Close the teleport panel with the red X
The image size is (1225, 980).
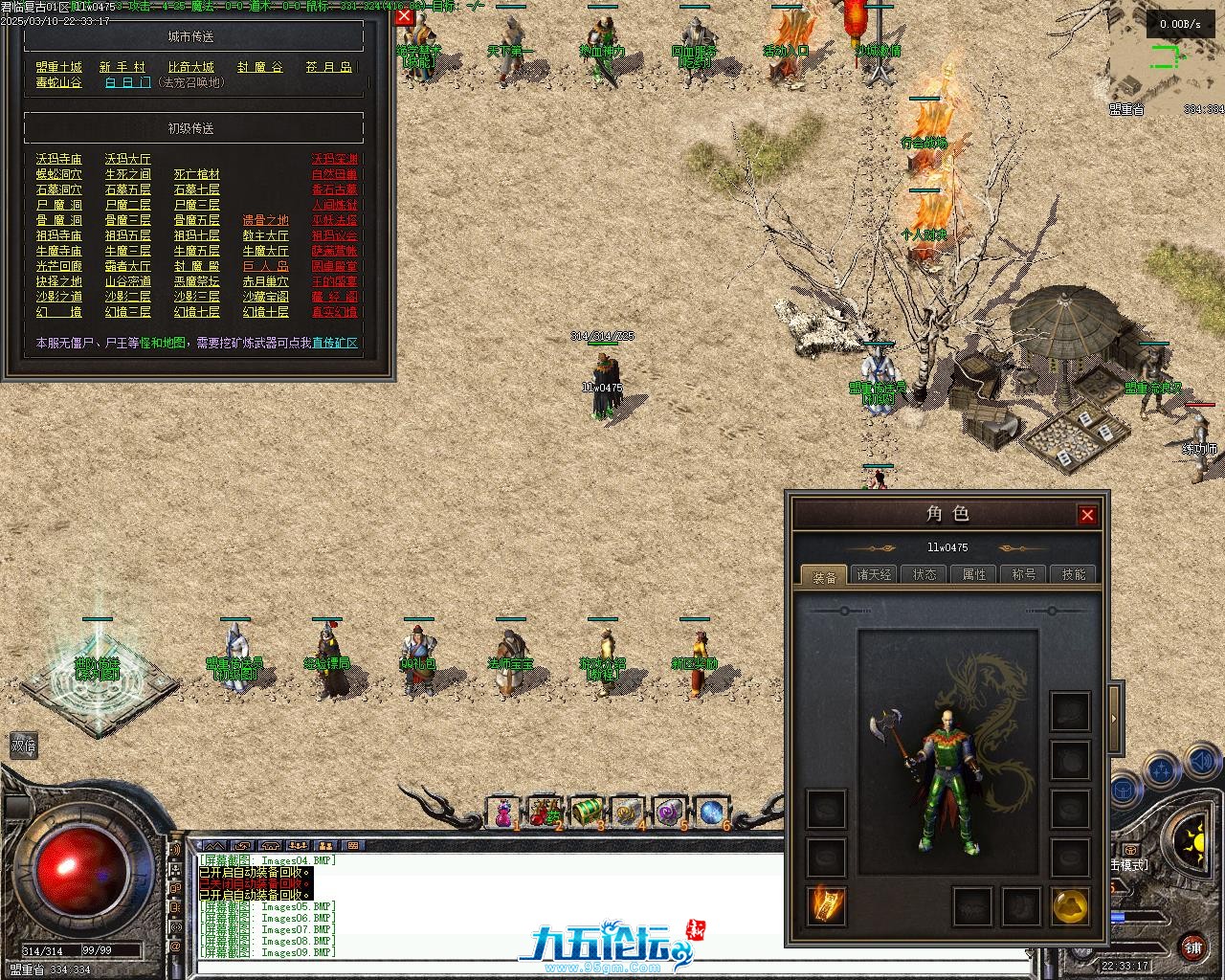click(404, 16)
